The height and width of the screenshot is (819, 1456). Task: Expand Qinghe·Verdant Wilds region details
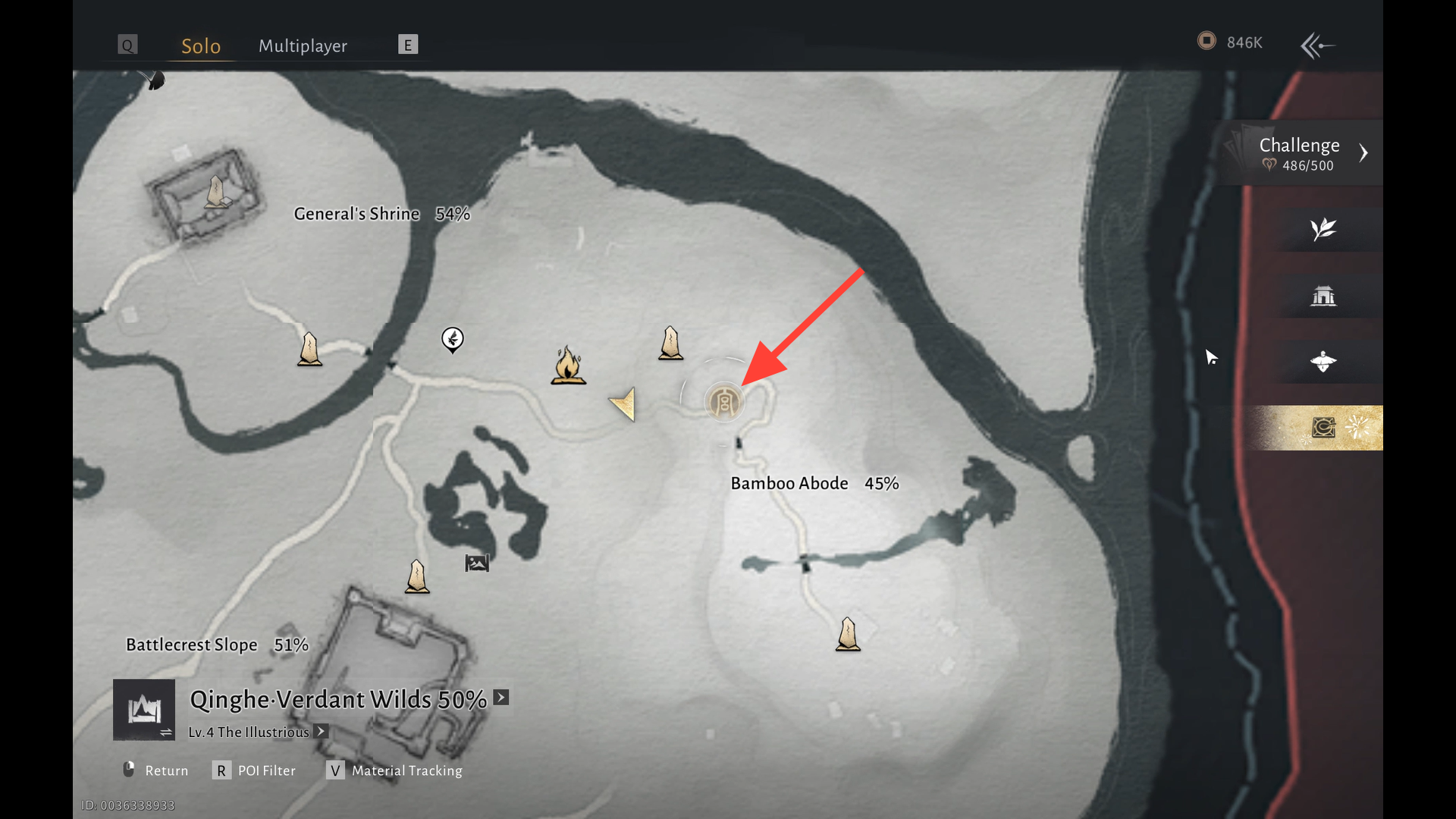point(501,698)
